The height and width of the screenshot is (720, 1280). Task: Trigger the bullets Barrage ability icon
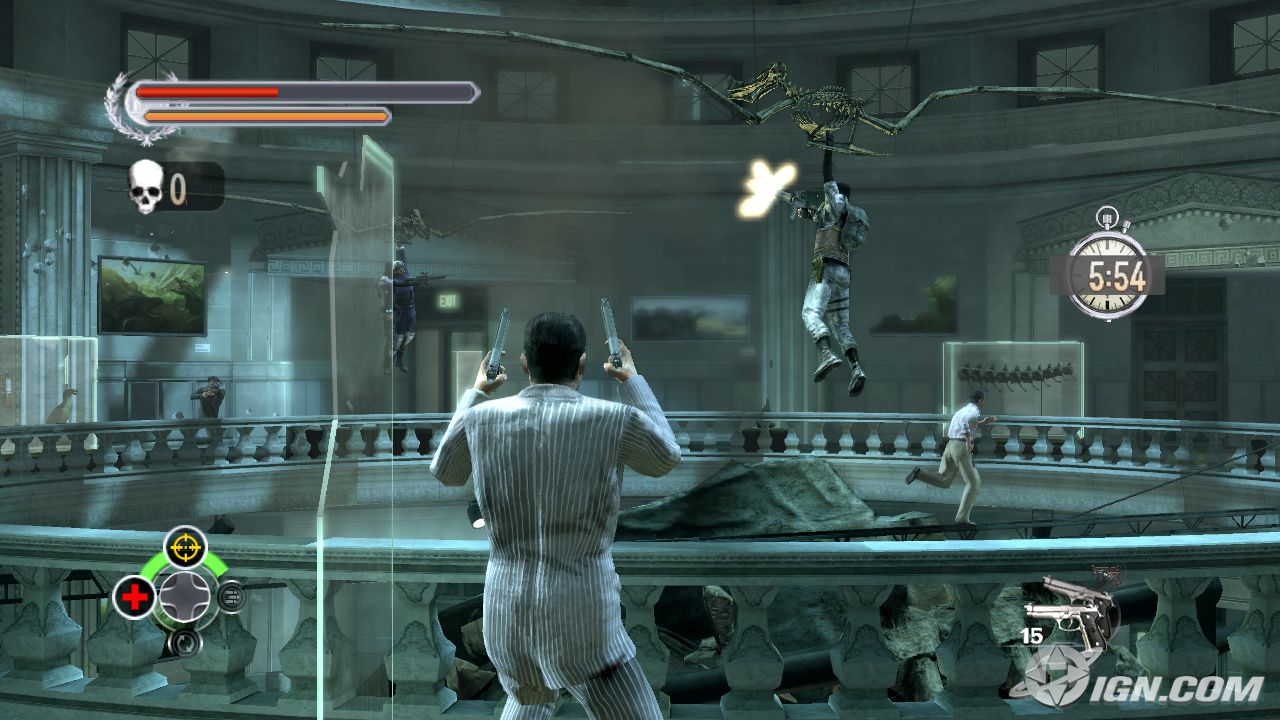[x=231, y=597]
